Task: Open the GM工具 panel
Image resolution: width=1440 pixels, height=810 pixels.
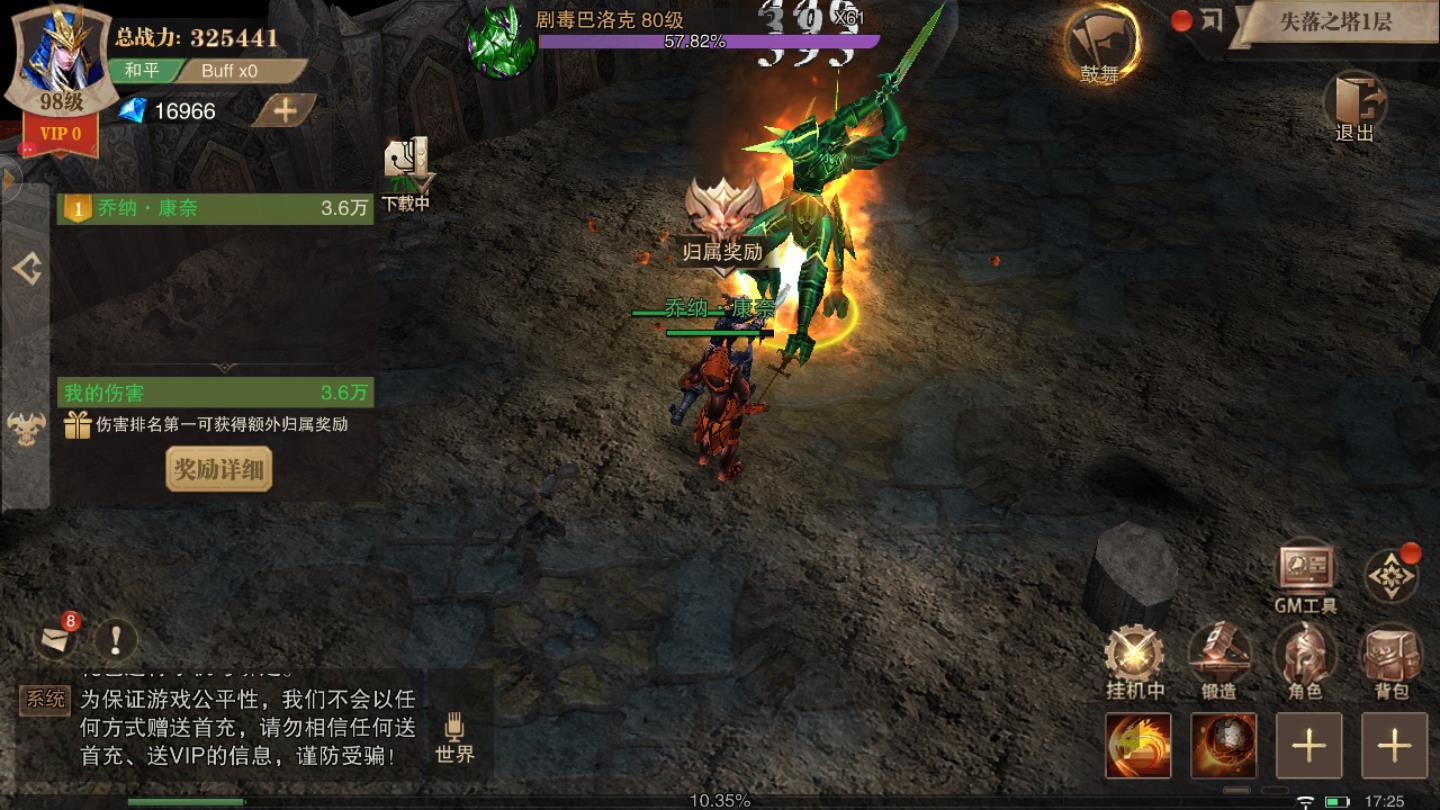Action: (1305, 577)
